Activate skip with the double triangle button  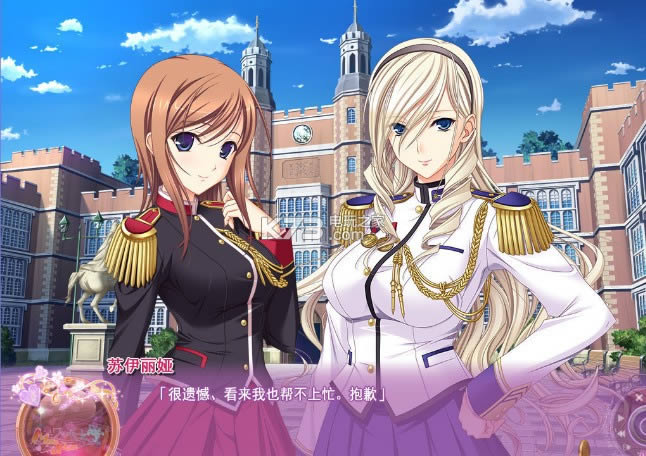[x=621, y=434]
